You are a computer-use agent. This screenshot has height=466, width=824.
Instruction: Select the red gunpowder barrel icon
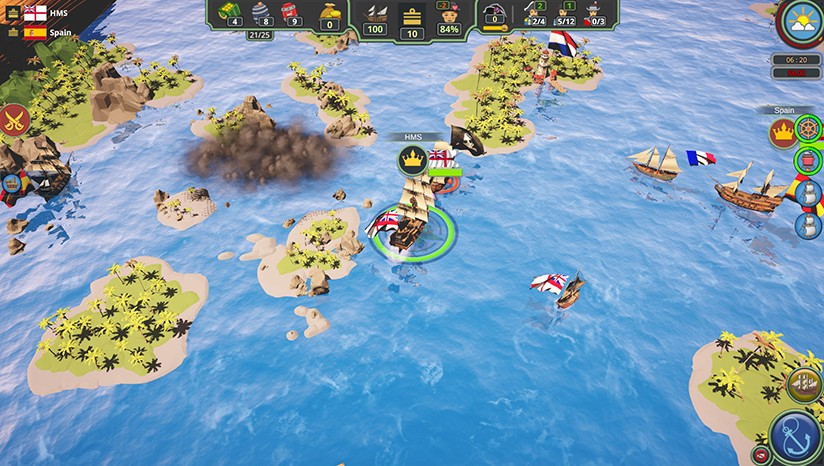tap(292, 13)
